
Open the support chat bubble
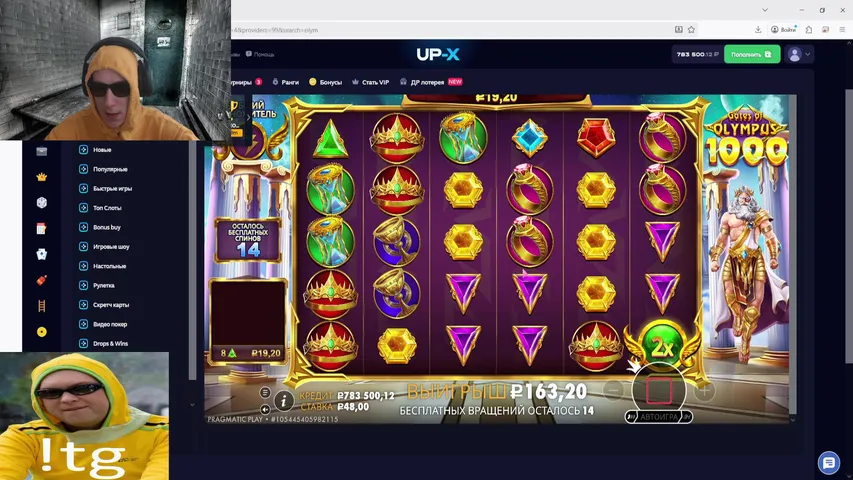[x=828, y=462]
